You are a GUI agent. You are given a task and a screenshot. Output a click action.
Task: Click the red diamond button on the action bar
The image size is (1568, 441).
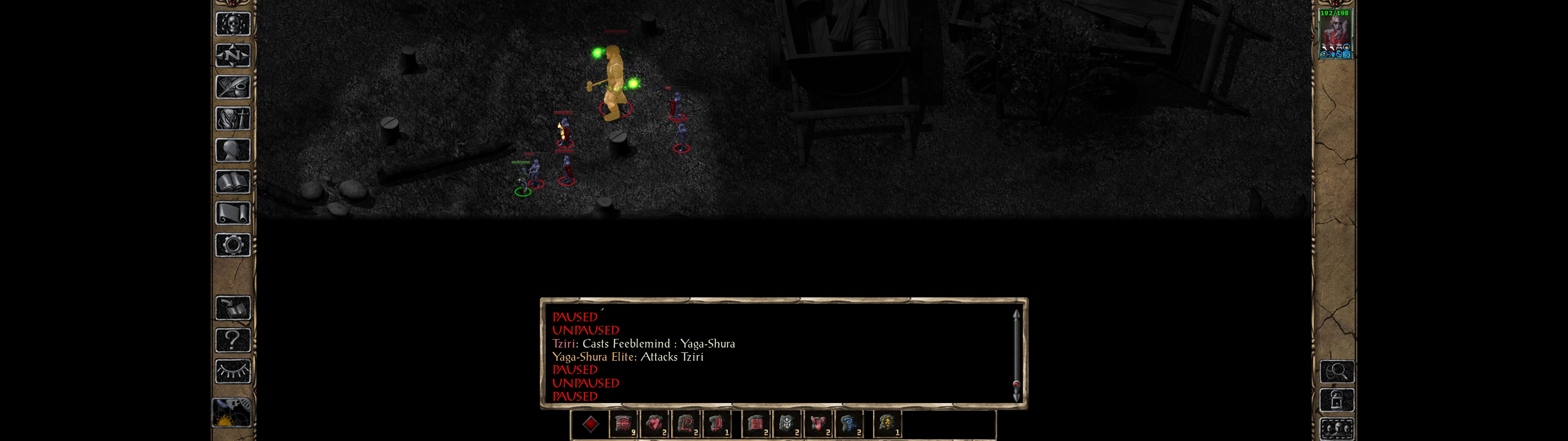click(590, 424)
